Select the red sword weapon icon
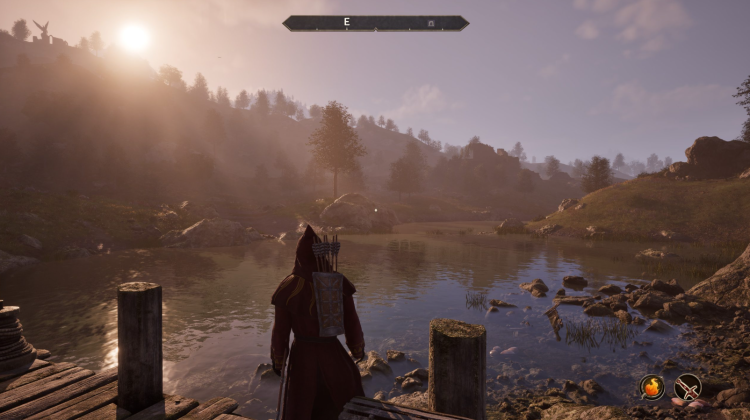The height and width of the screenshot is (420, 750). pos(688,386)
